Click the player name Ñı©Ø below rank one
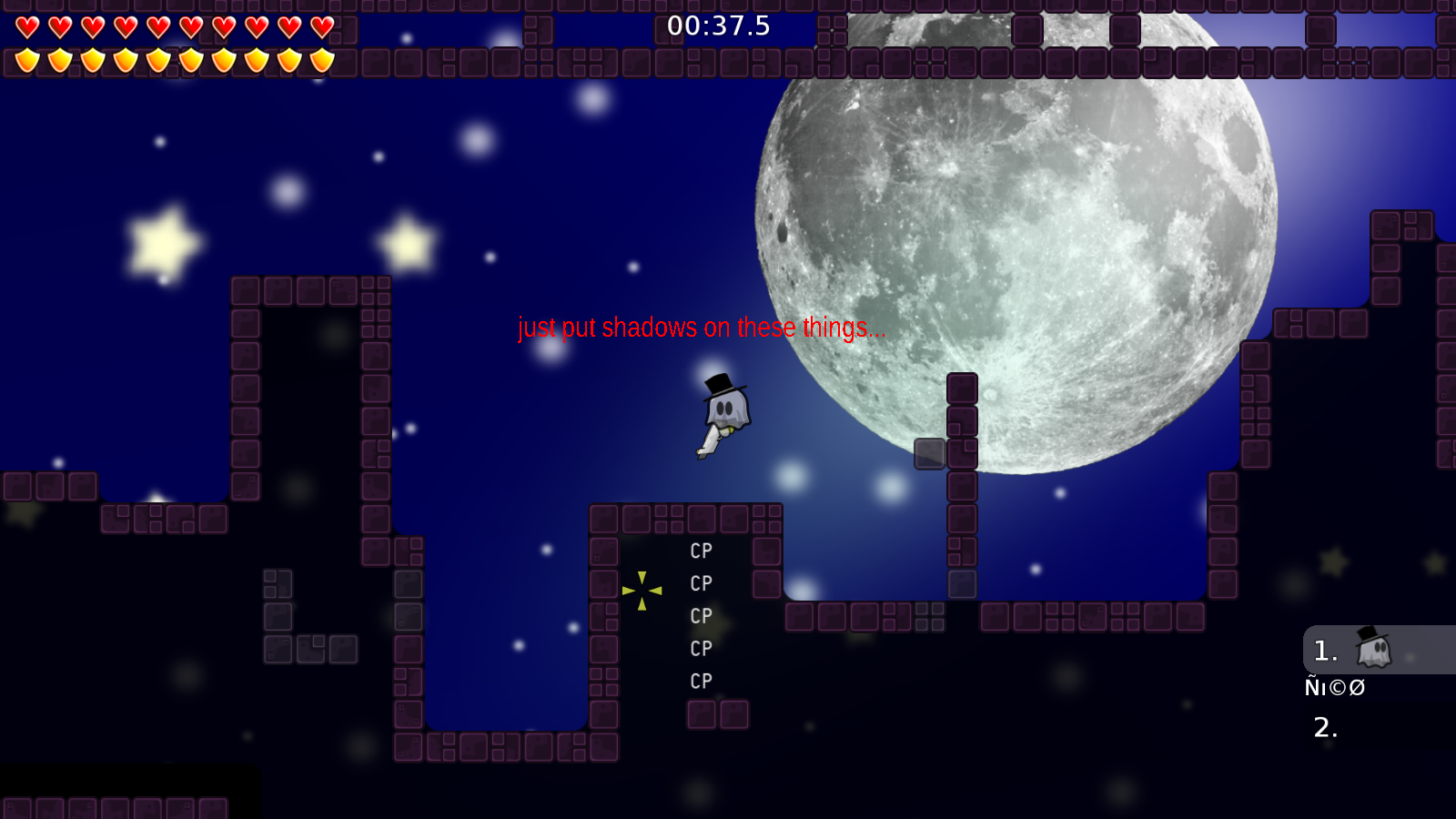Image resolution: width=1456 pixels, height=819 pixels. [1335, 687]
